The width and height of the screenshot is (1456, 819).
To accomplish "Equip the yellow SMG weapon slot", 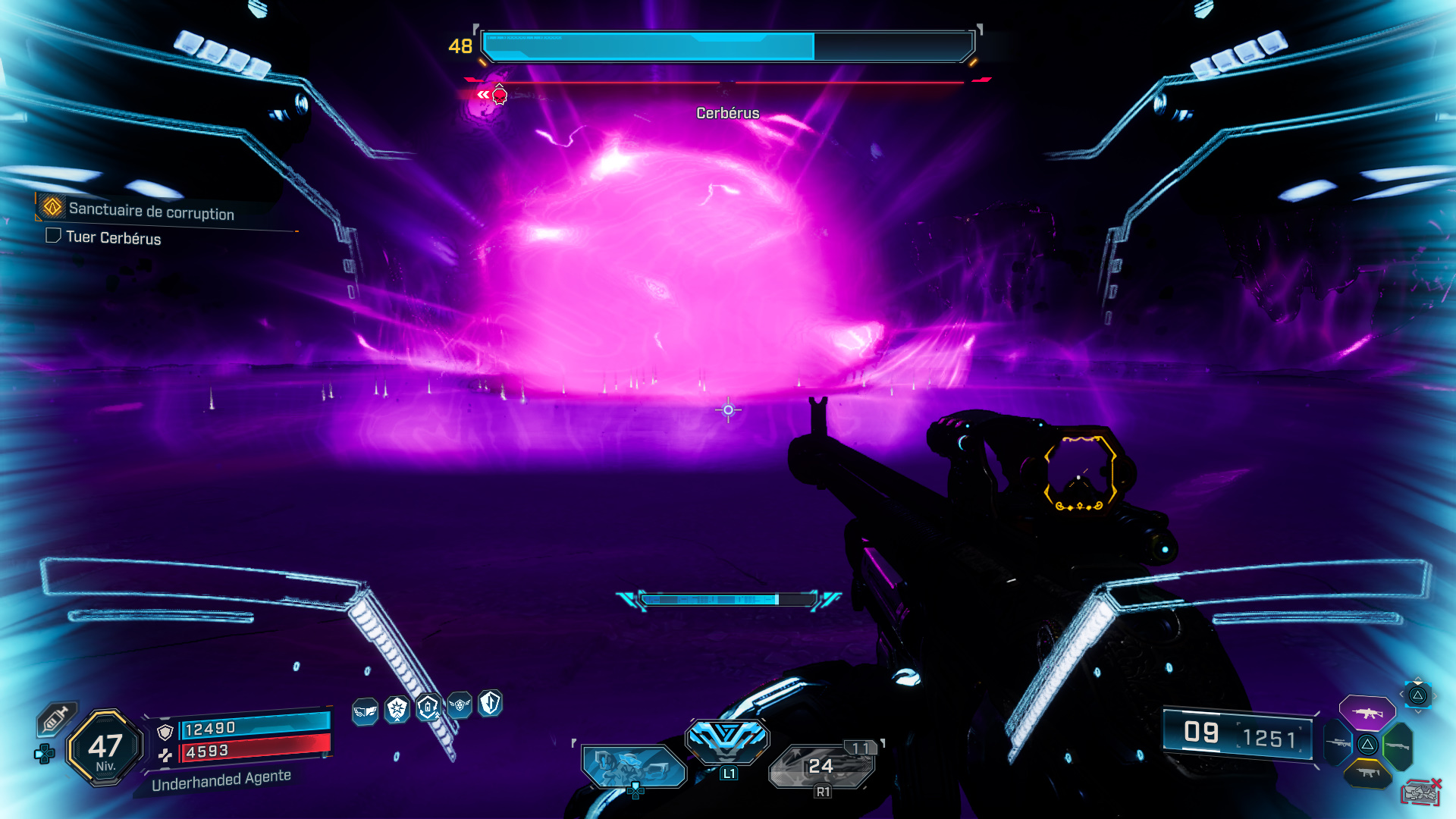I will [1367, 773].
